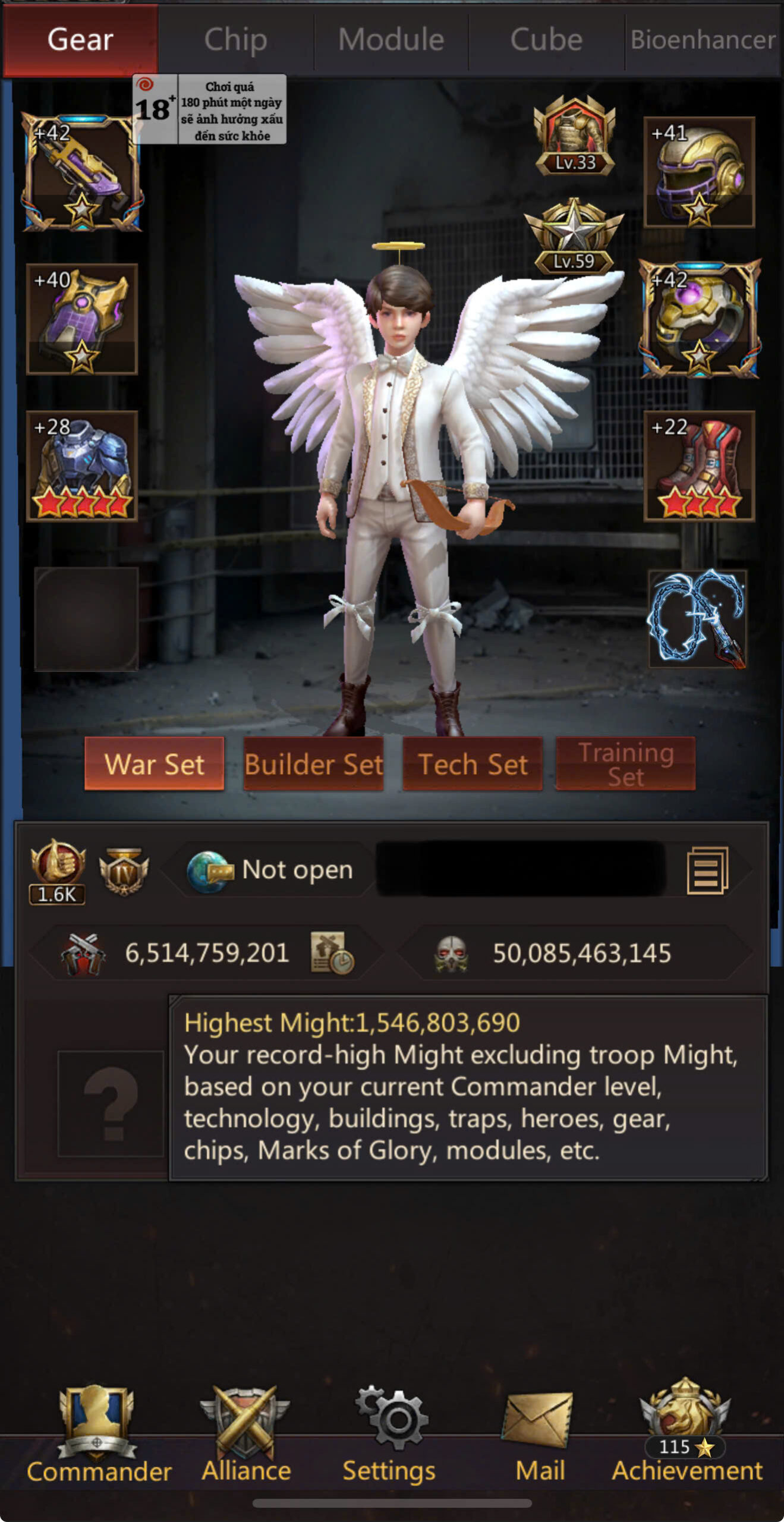
Task: Open the Module tab
Action: tap(391, 40)
